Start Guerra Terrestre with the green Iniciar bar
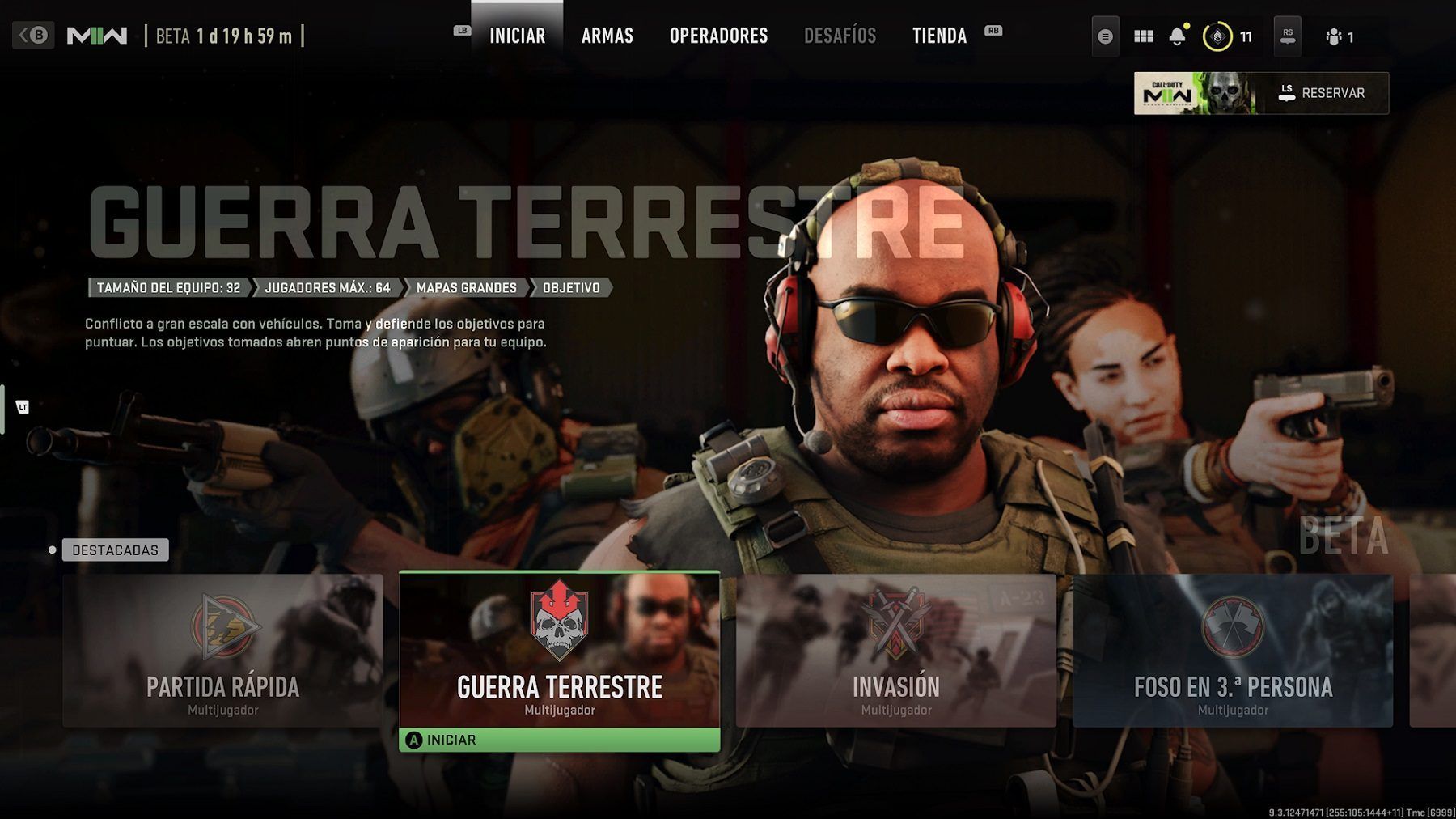The height and width of the screenshot is (819, 1456). [x=559, y=740]
